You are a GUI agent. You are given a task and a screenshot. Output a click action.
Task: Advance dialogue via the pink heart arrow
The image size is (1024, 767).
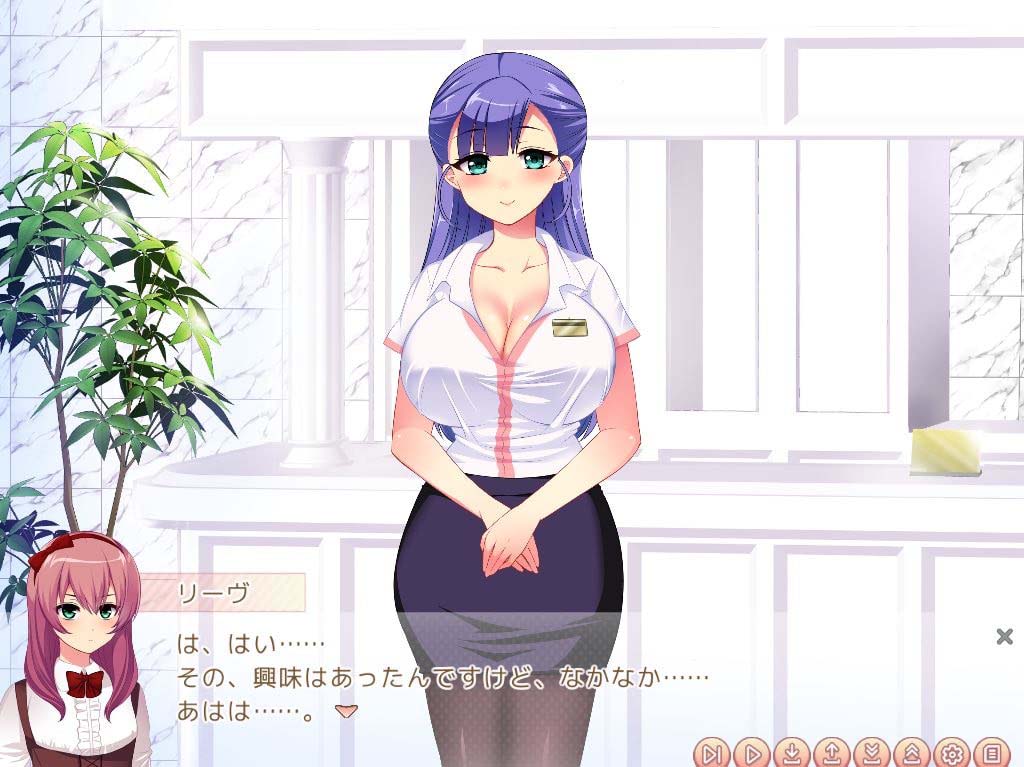346,711
